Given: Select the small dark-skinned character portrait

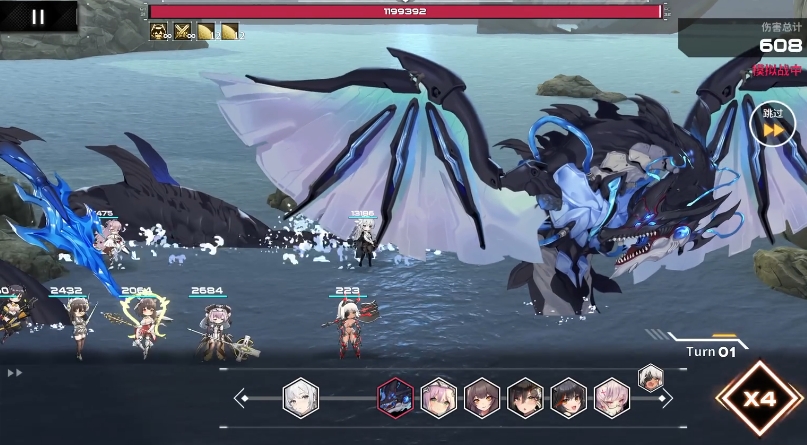Looking at the screenshot, I should (x=650, y=377).
